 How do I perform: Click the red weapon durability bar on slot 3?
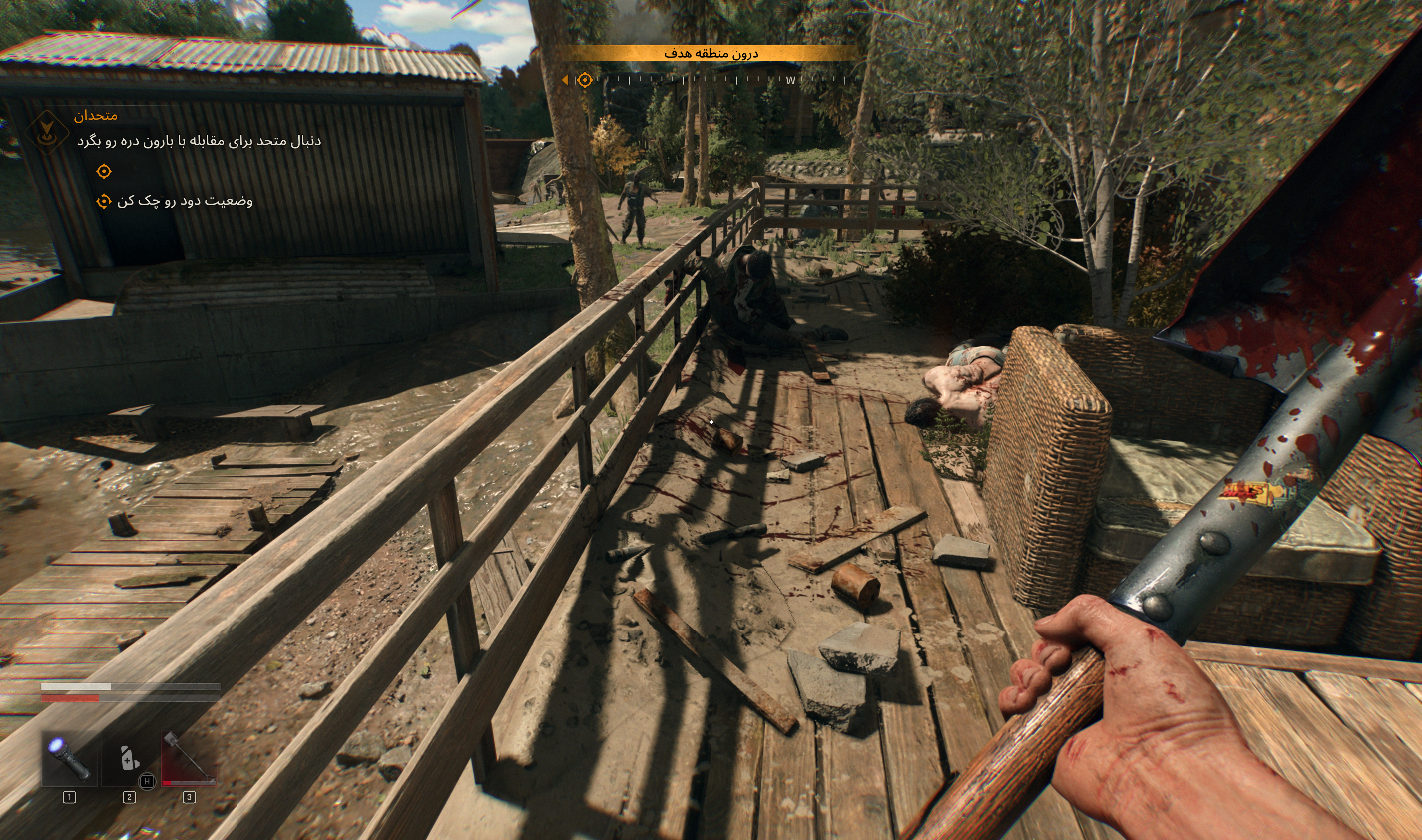click(x=188, y=783)
